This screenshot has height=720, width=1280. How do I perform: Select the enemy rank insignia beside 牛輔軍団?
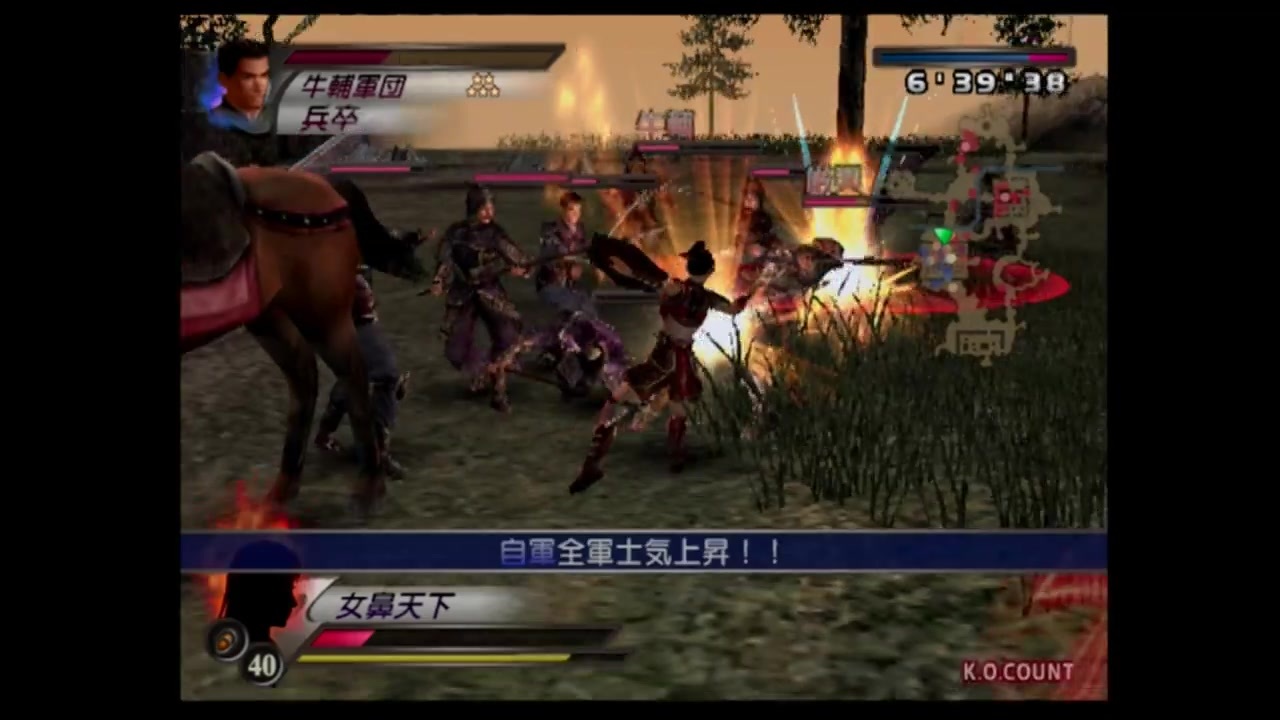click(x=483, y=85)
